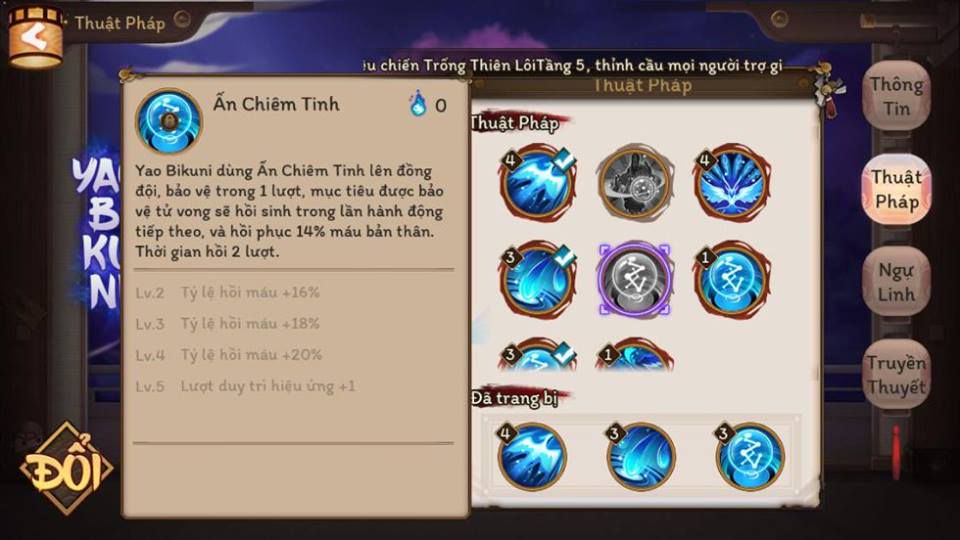Choose the blue winged spirit skill

click(x=732, y=182)
